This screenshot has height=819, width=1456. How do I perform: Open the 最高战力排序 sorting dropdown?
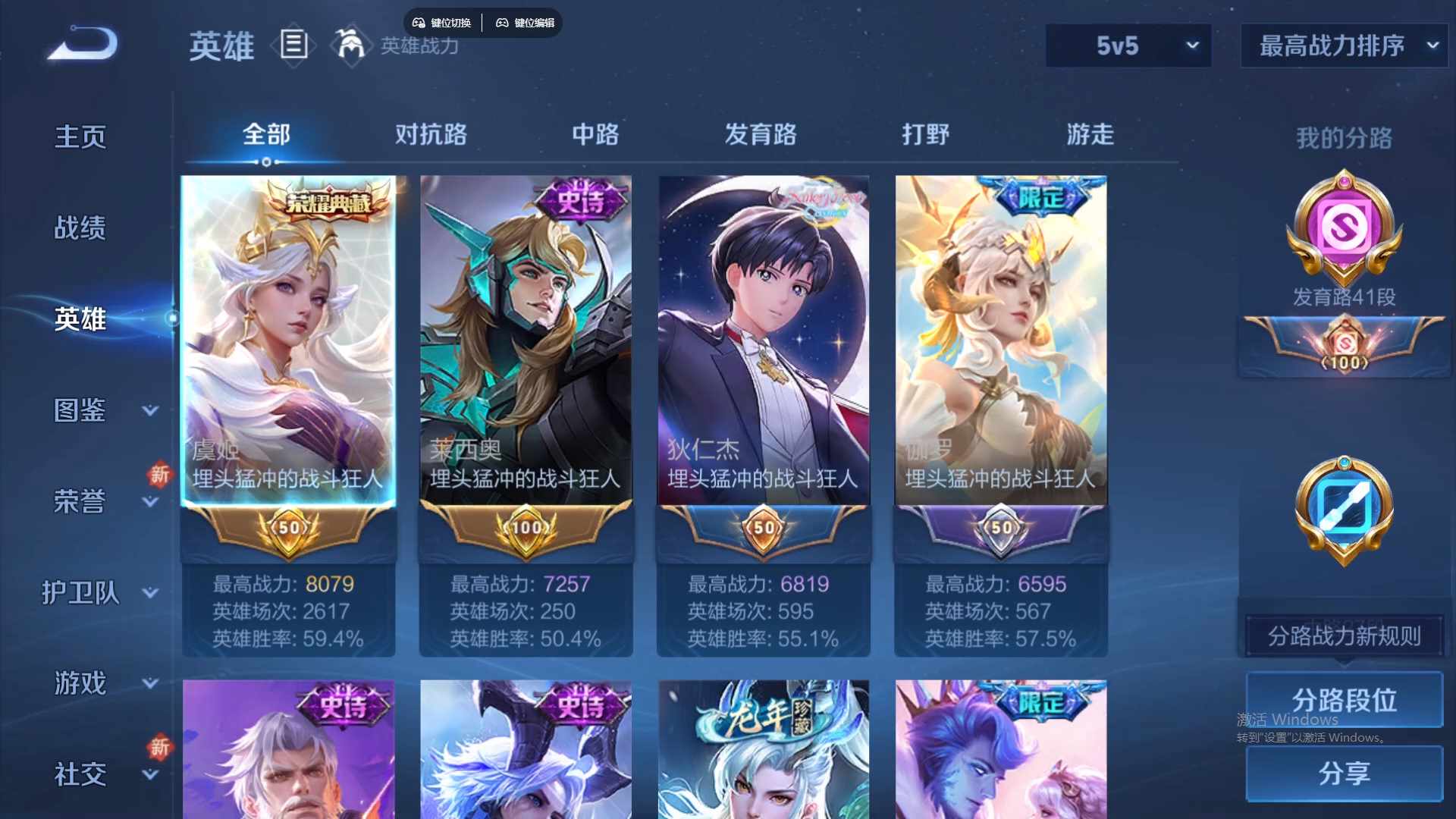[x=1342, y=45]
